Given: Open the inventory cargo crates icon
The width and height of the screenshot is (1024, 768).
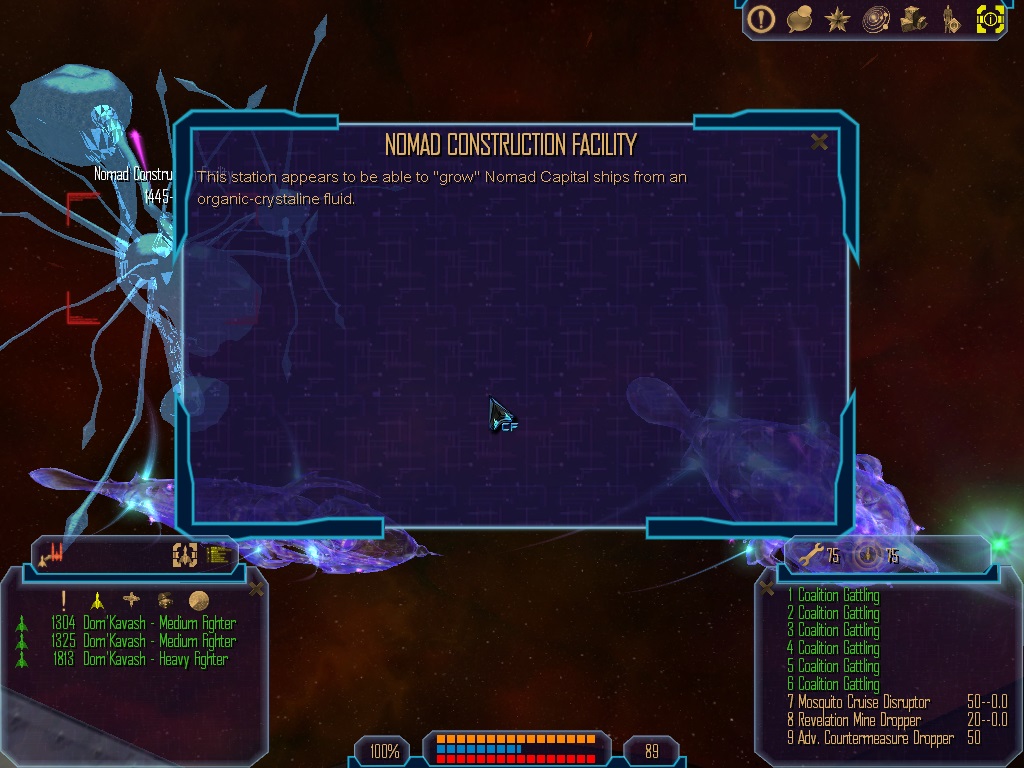Looking at the screenshot, I should click(913, 19).
